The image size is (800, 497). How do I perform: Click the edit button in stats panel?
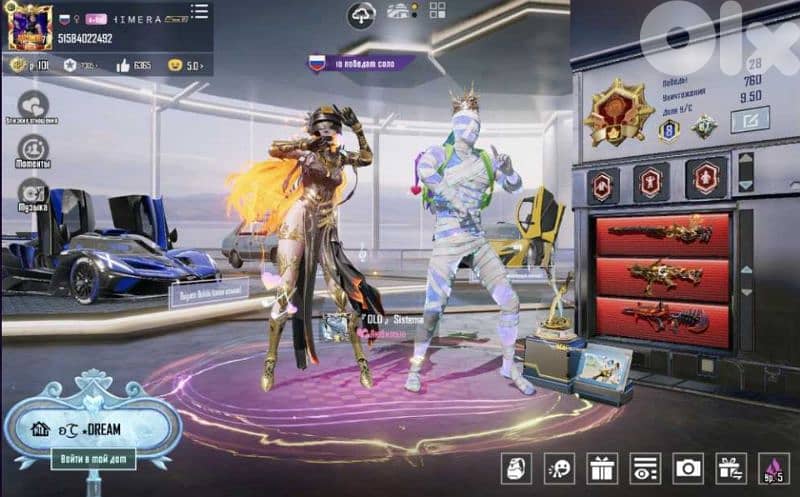(x=749, y=121)
